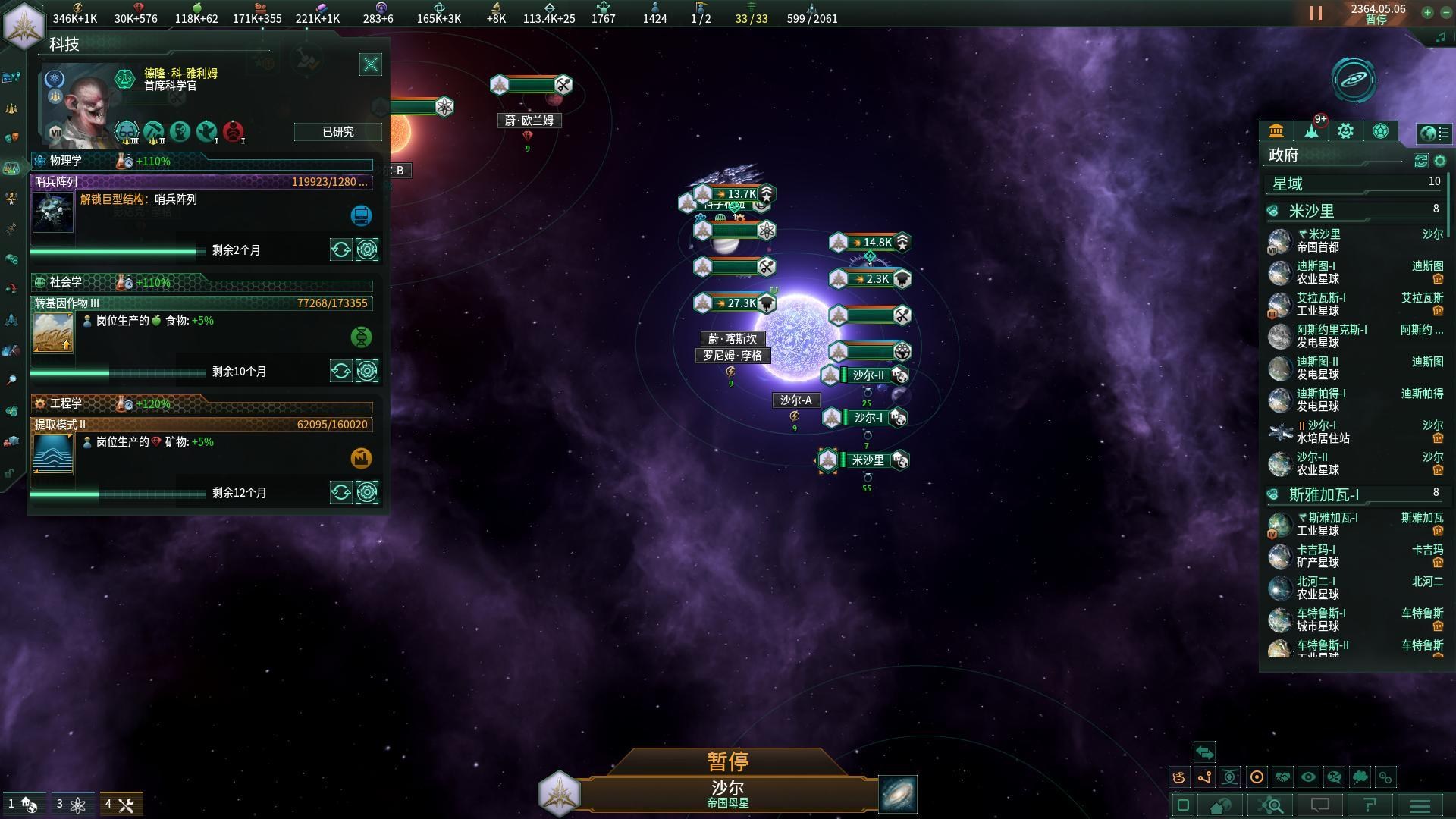Switch to the outliner government tab
Screen dimensions: 1456x819
[1276, 131]
